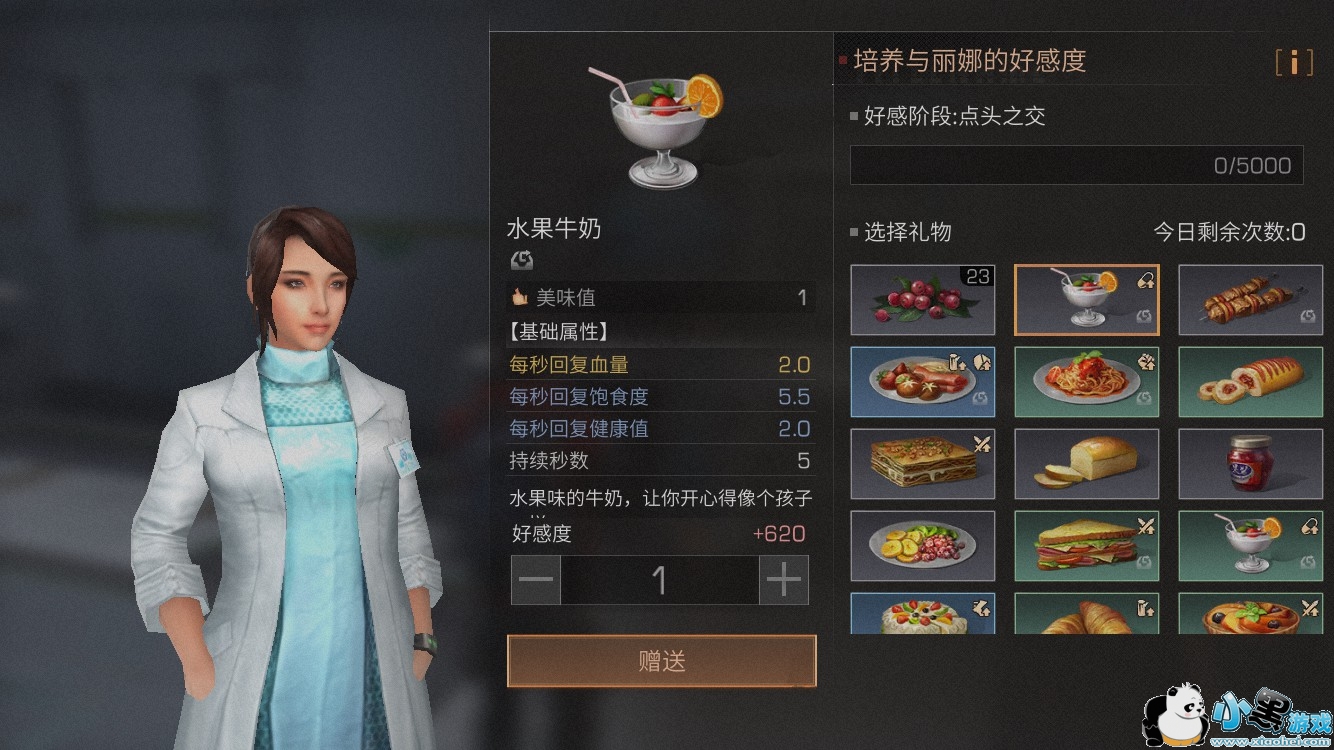The width and height of the screenshot is (1334, 750).
Task: Pick the layered sandwich gift
Action: pos(1087,545)
